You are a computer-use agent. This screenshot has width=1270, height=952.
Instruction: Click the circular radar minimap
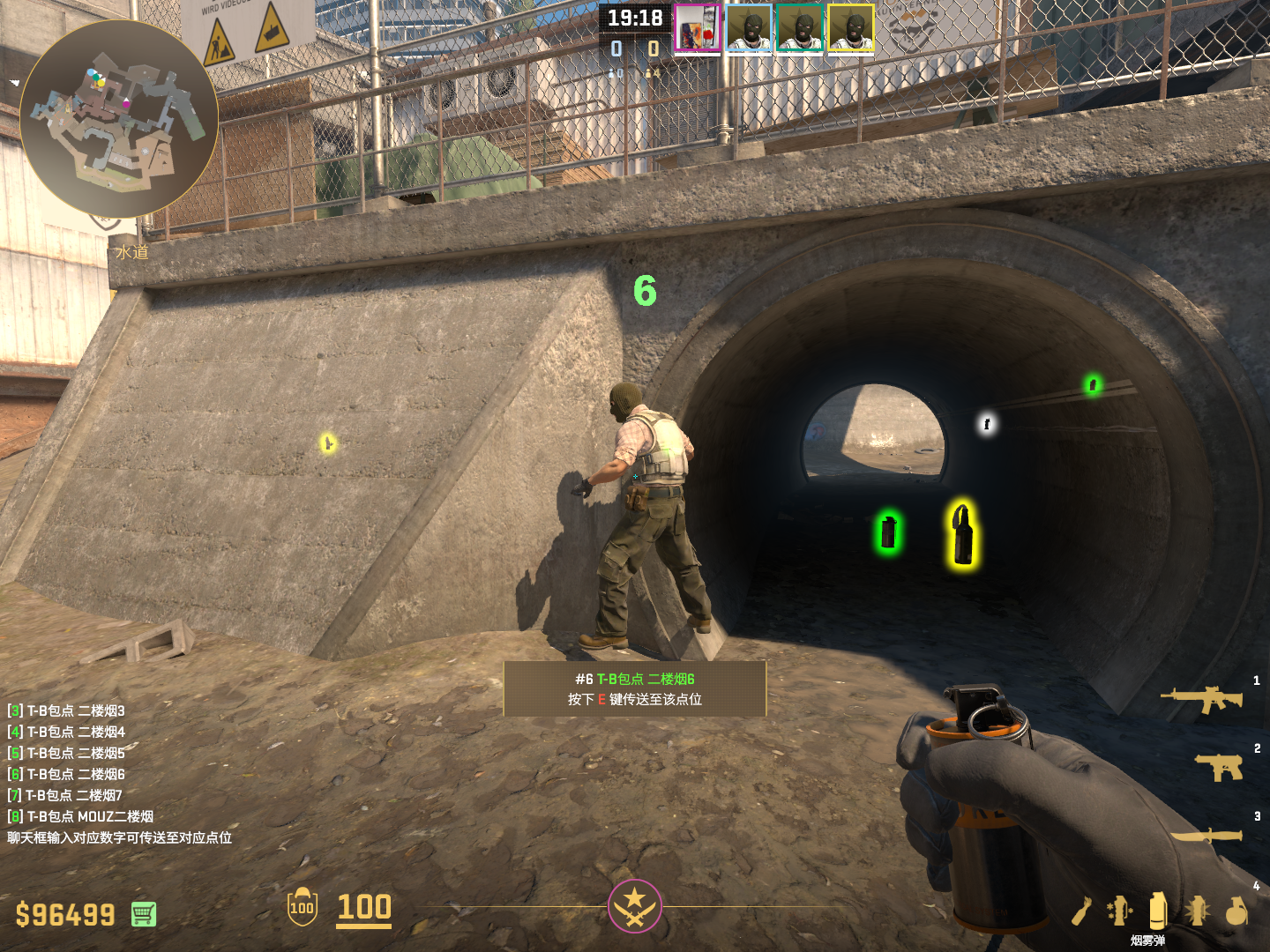[118, 119]
